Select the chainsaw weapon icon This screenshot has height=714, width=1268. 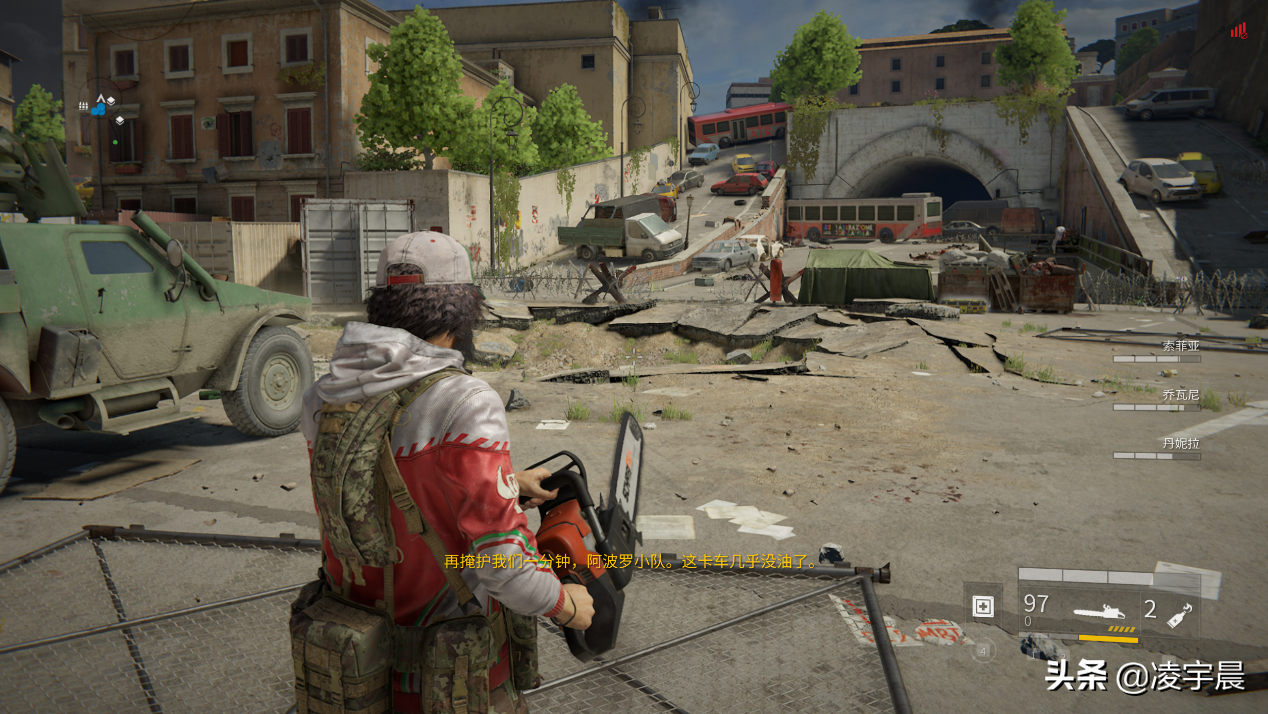1104,610
